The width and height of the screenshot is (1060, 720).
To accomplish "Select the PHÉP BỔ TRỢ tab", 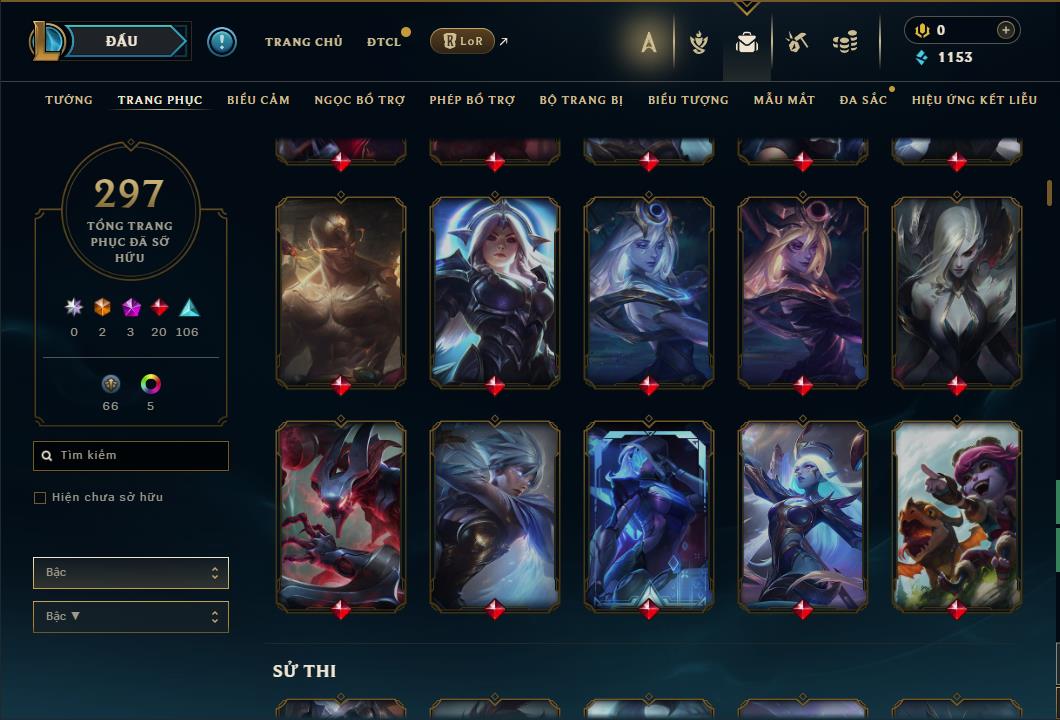I will [x=472, y=100].
